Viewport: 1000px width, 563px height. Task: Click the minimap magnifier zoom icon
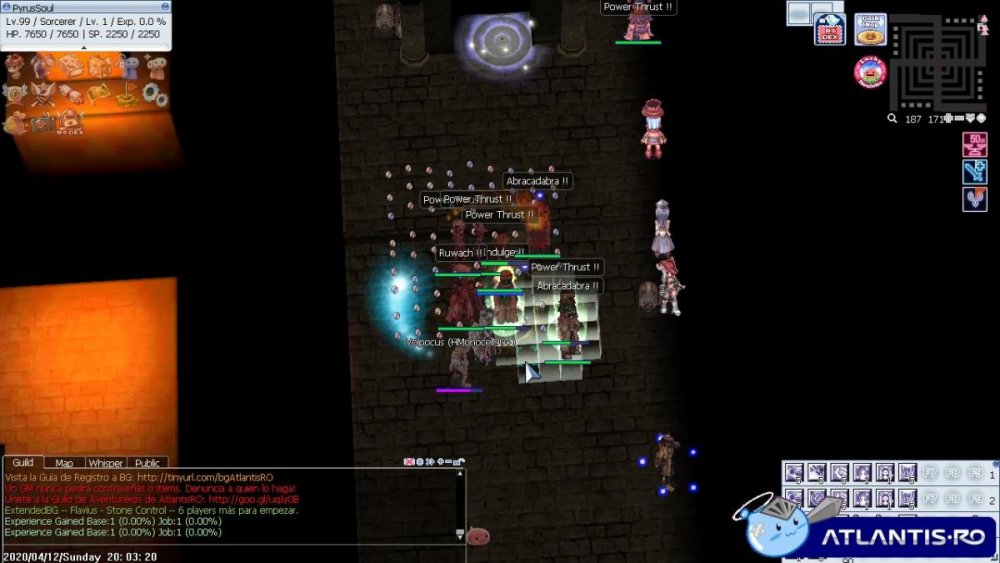point(892,119)
